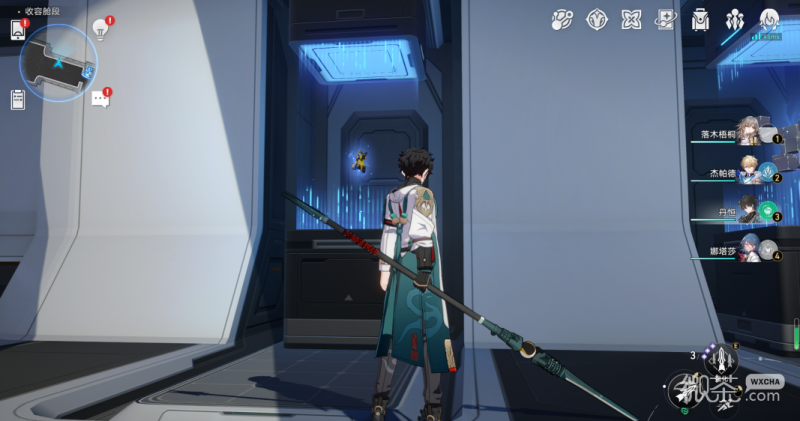Switch to party member 杰帕德

click(x=745, y=172)
